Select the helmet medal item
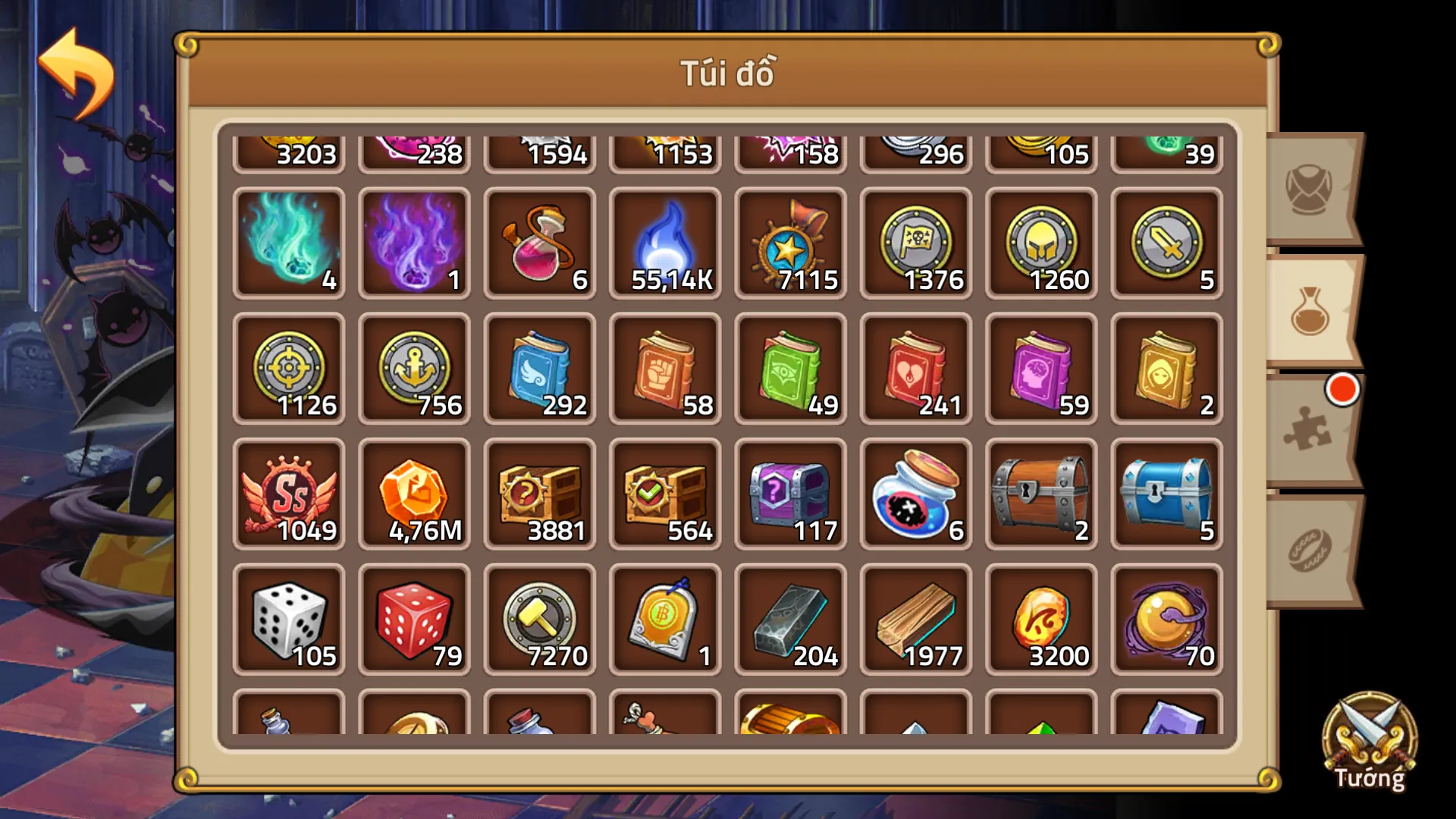The width and height of the screenshot is (1456, 819). coord(1040,243)
